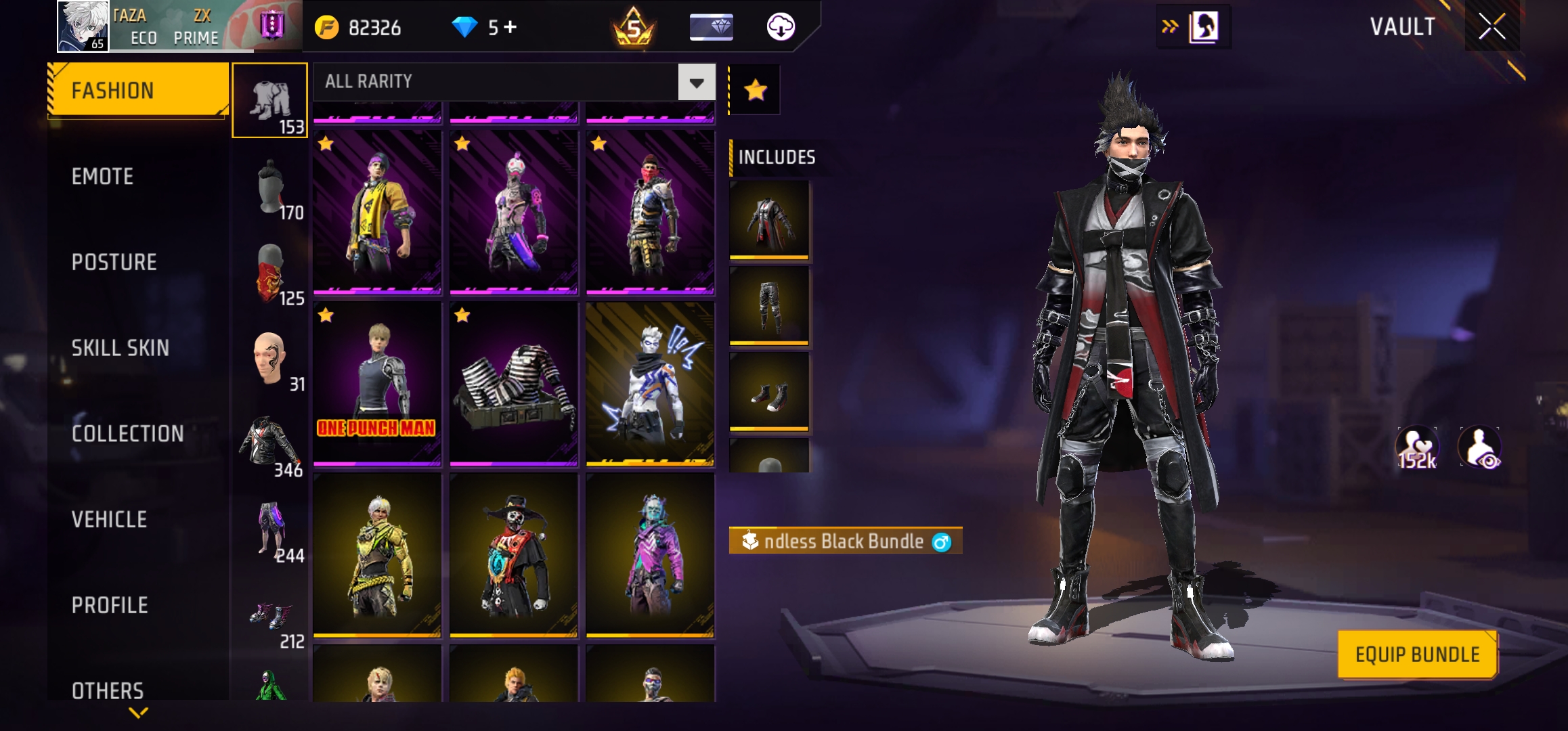1568x731 pixels.
Task: Toggle the character preview eye icon
Action: coord(1480,447)
